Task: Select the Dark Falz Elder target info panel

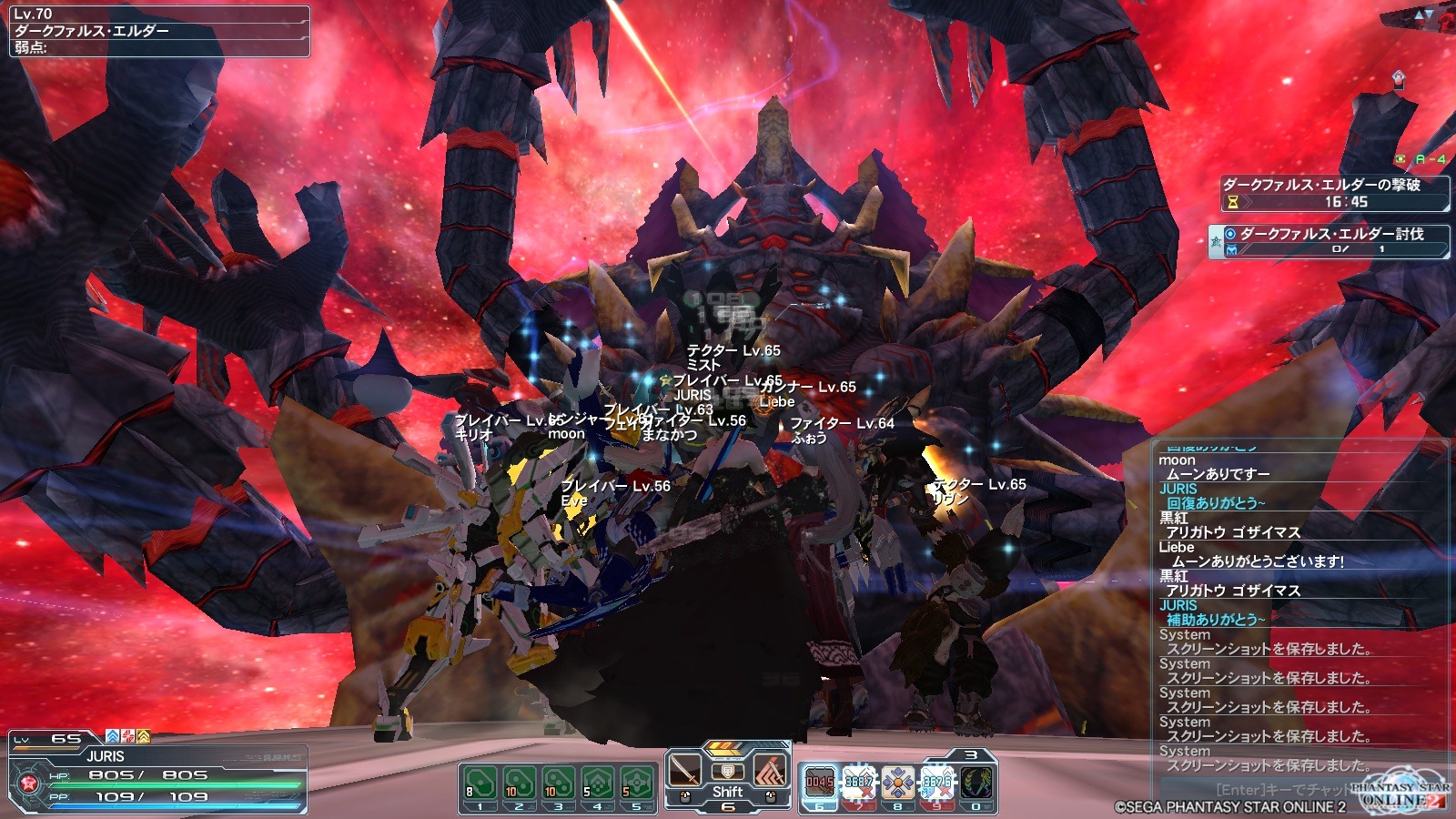Action: tap(159, 31)
